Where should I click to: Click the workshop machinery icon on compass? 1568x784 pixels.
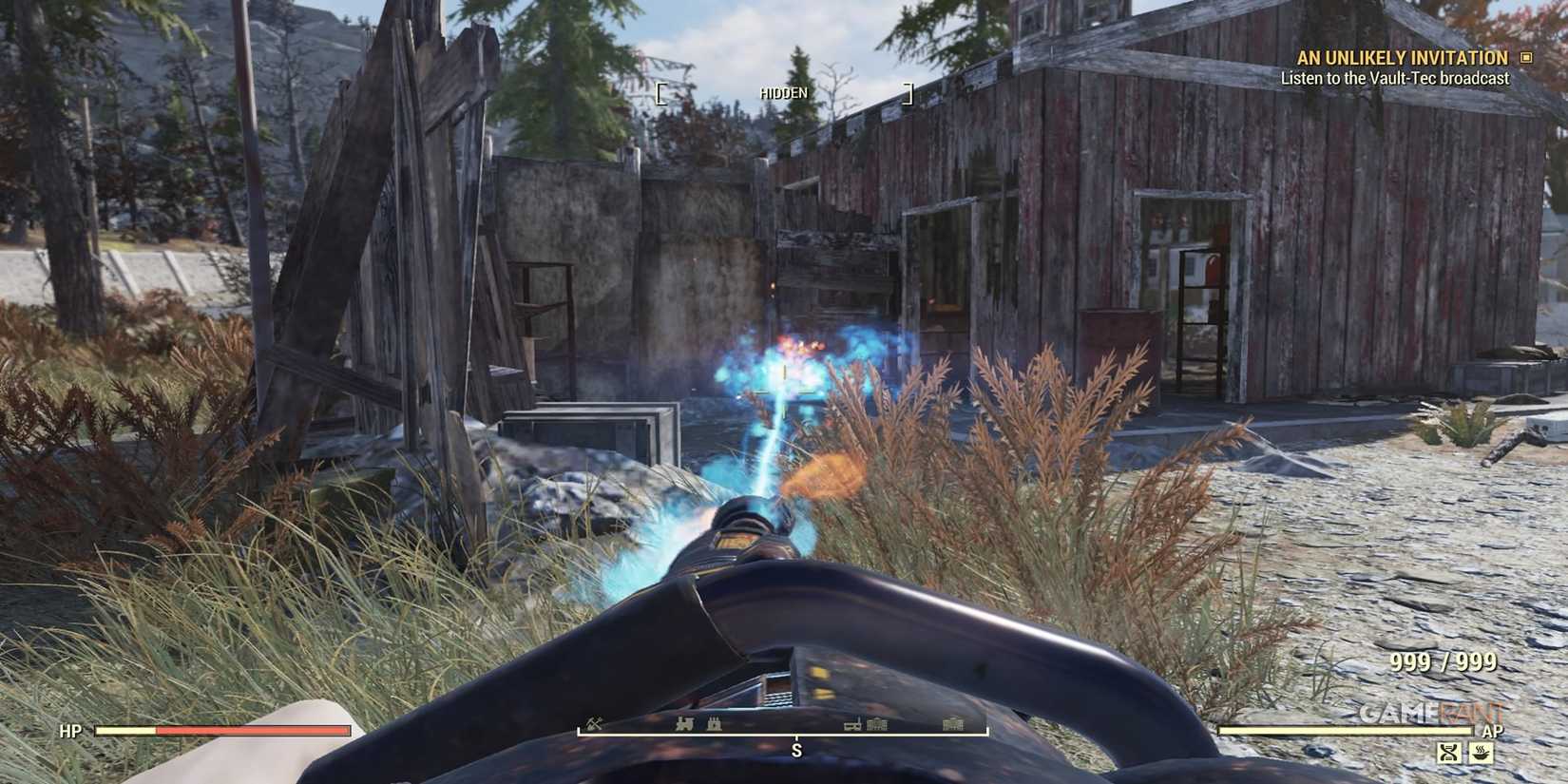click(x=852, y=725)
